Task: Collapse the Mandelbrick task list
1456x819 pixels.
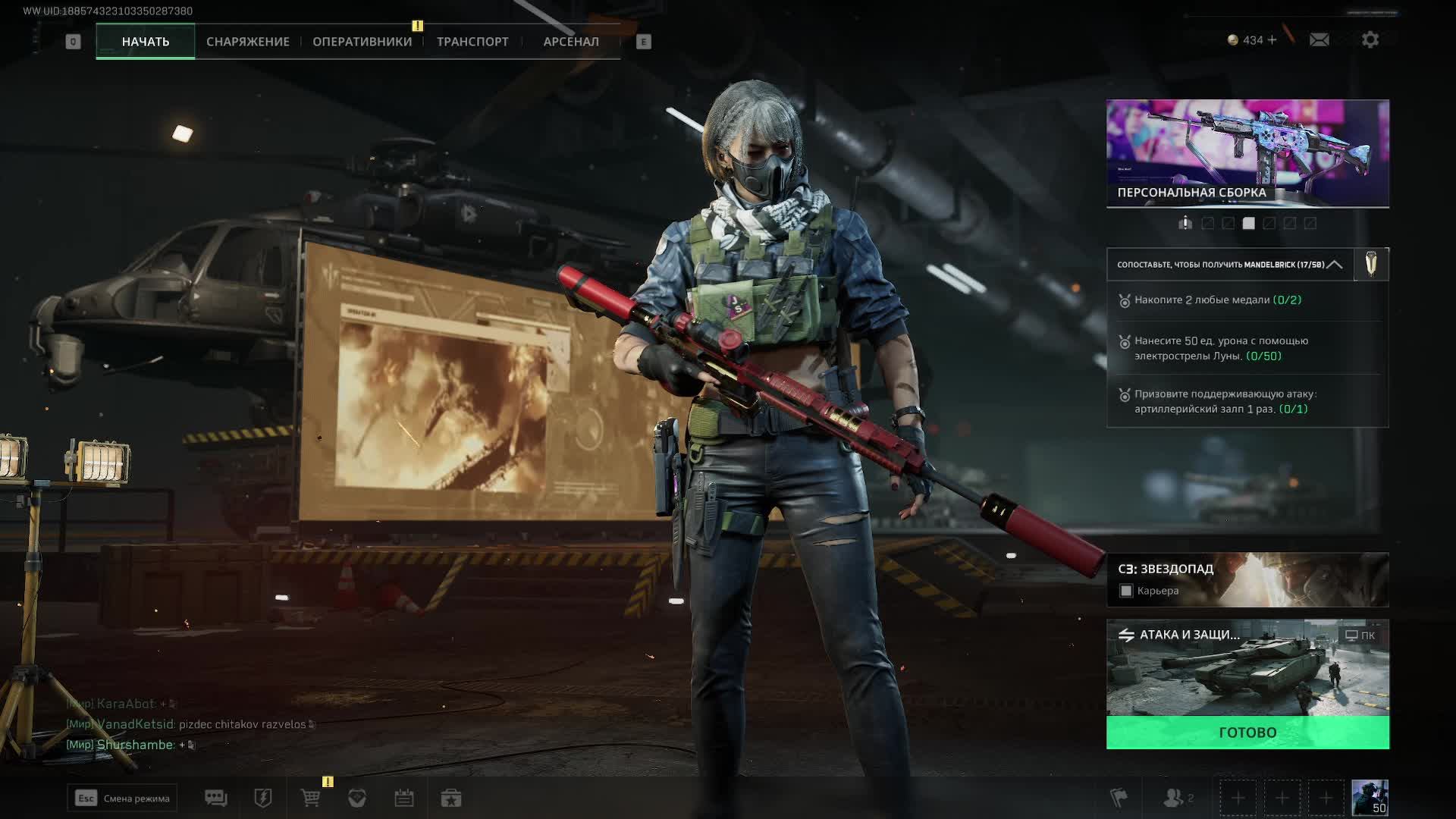Action: pos(1335,265)
